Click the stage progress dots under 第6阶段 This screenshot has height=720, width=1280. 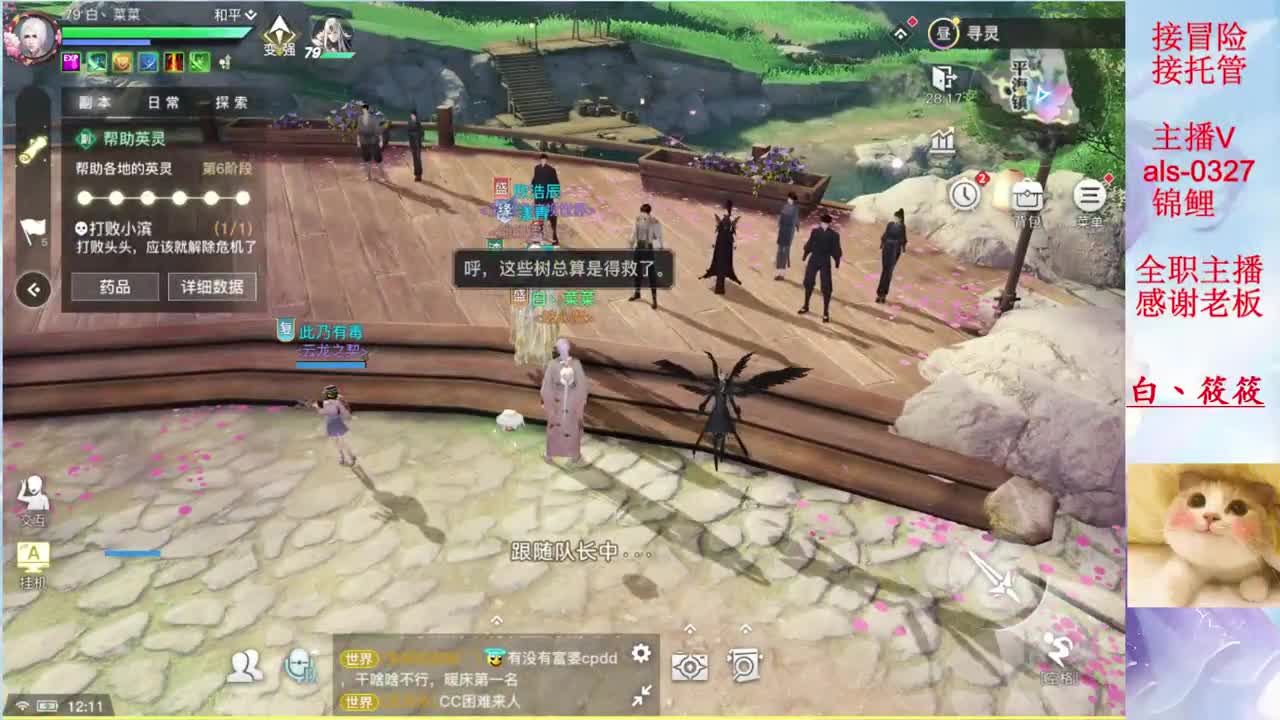pos(163,198)
